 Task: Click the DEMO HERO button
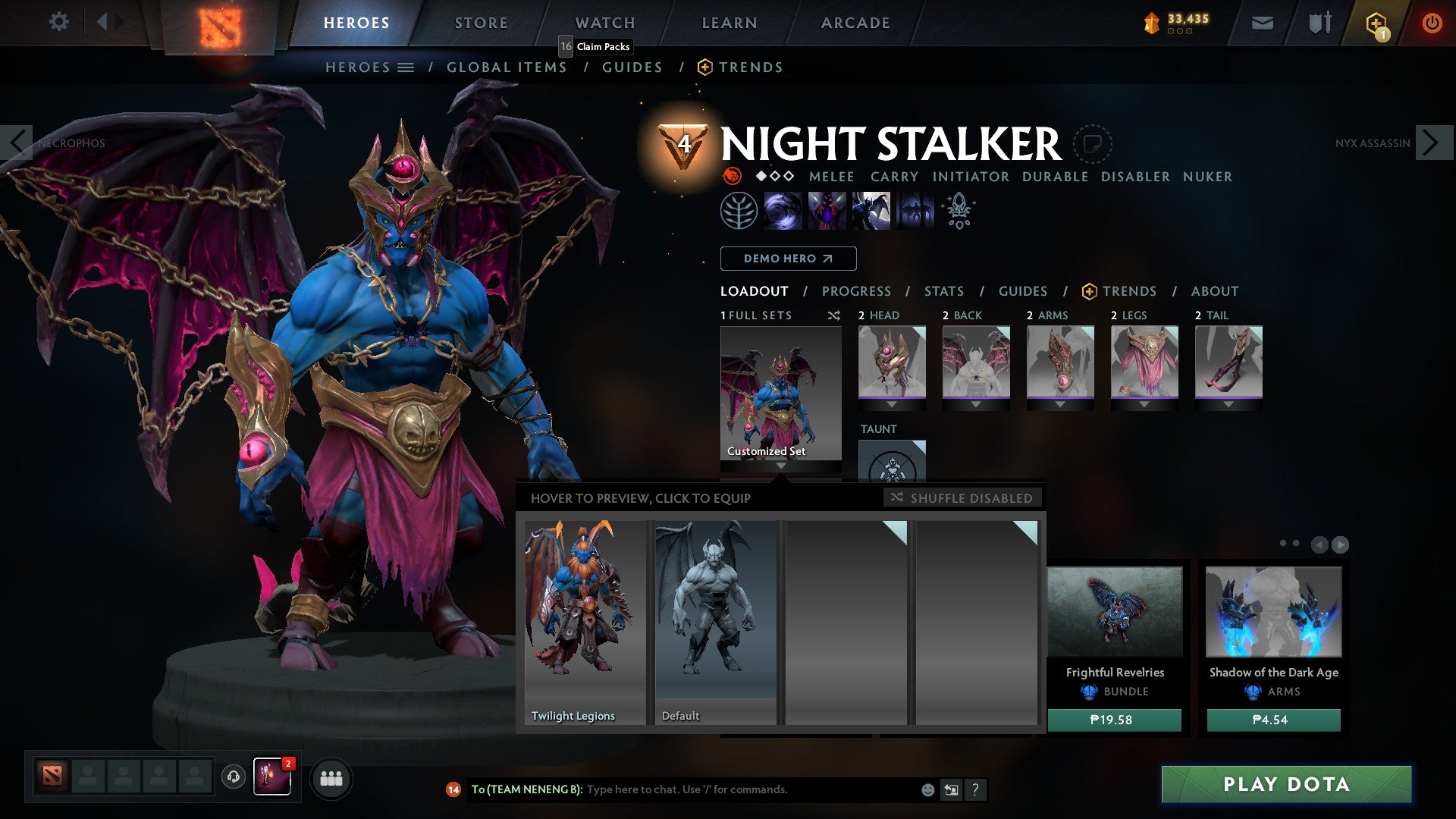point(787,258)
